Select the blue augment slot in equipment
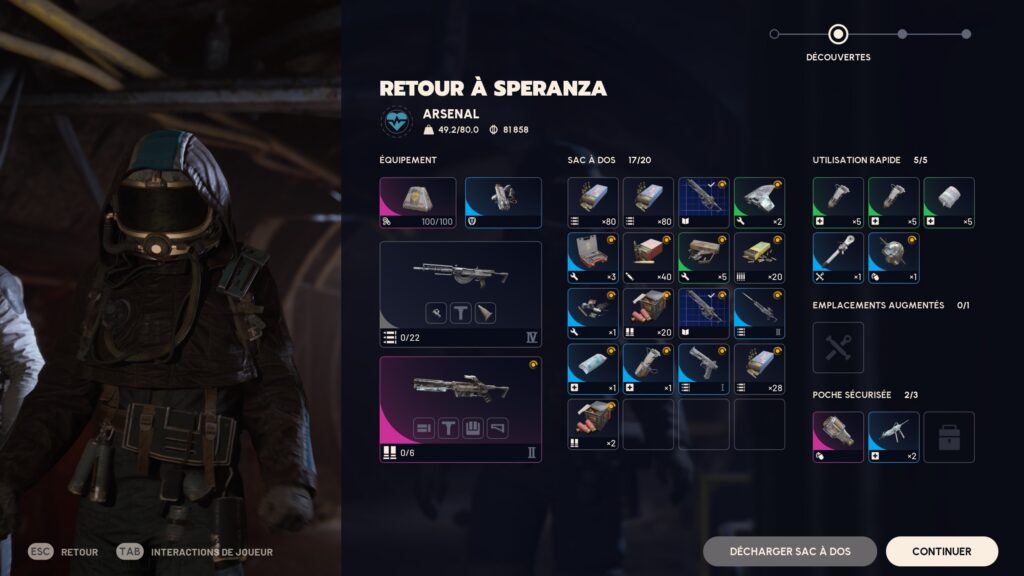 tap(503, 203)
